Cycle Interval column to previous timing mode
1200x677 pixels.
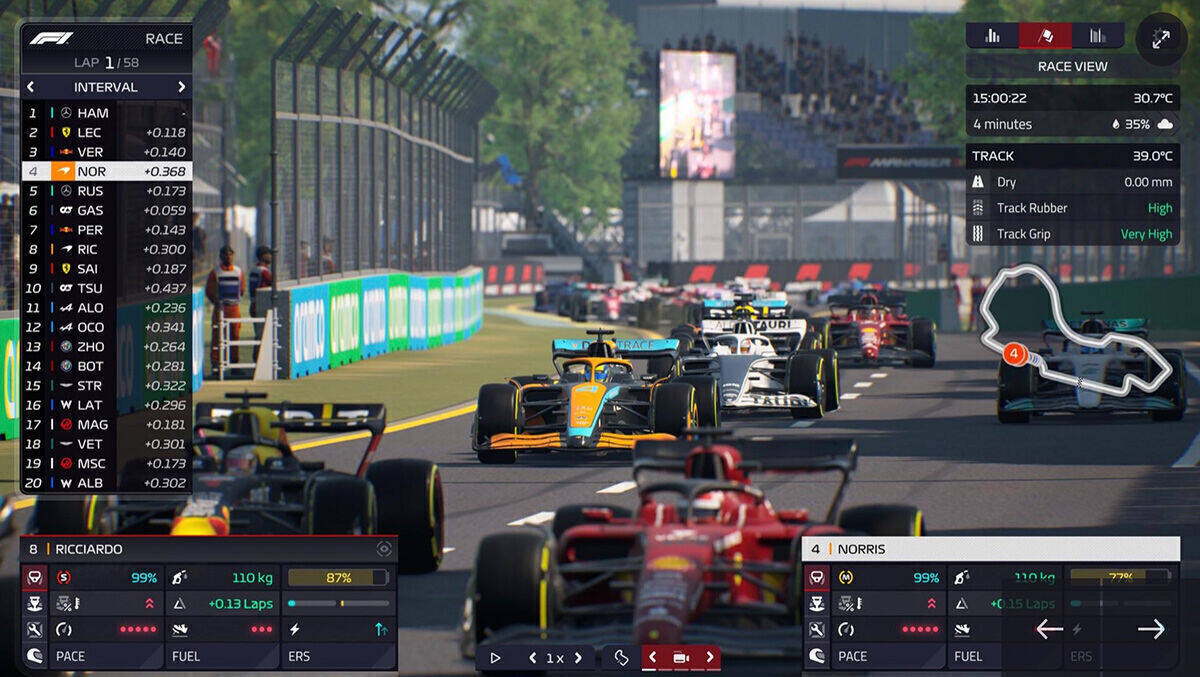30,87
